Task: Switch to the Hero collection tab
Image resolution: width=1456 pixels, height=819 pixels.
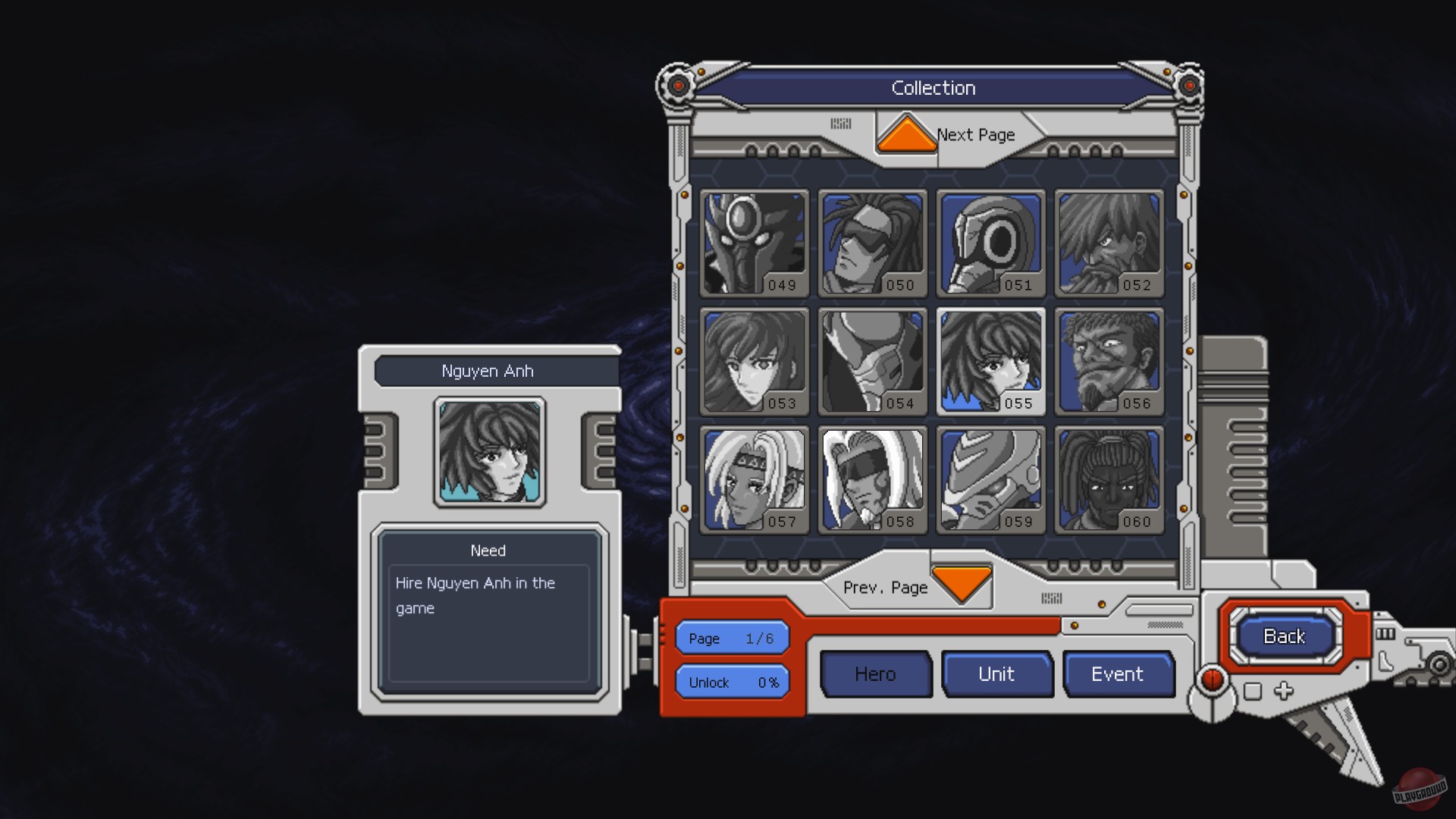Action: pos(876,673)
